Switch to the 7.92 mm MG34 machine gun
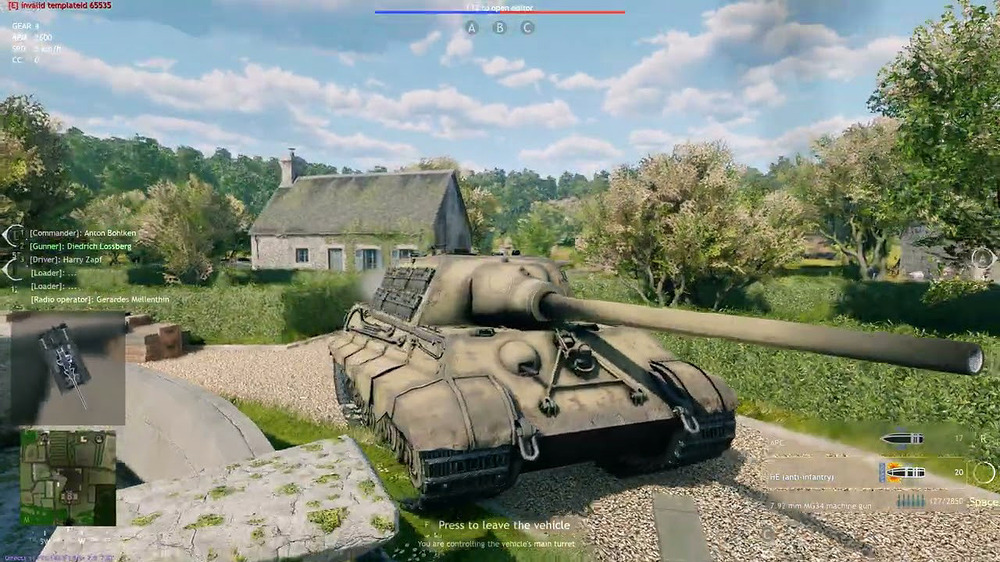Screen dimensions: 1000x562 point(866,500)
